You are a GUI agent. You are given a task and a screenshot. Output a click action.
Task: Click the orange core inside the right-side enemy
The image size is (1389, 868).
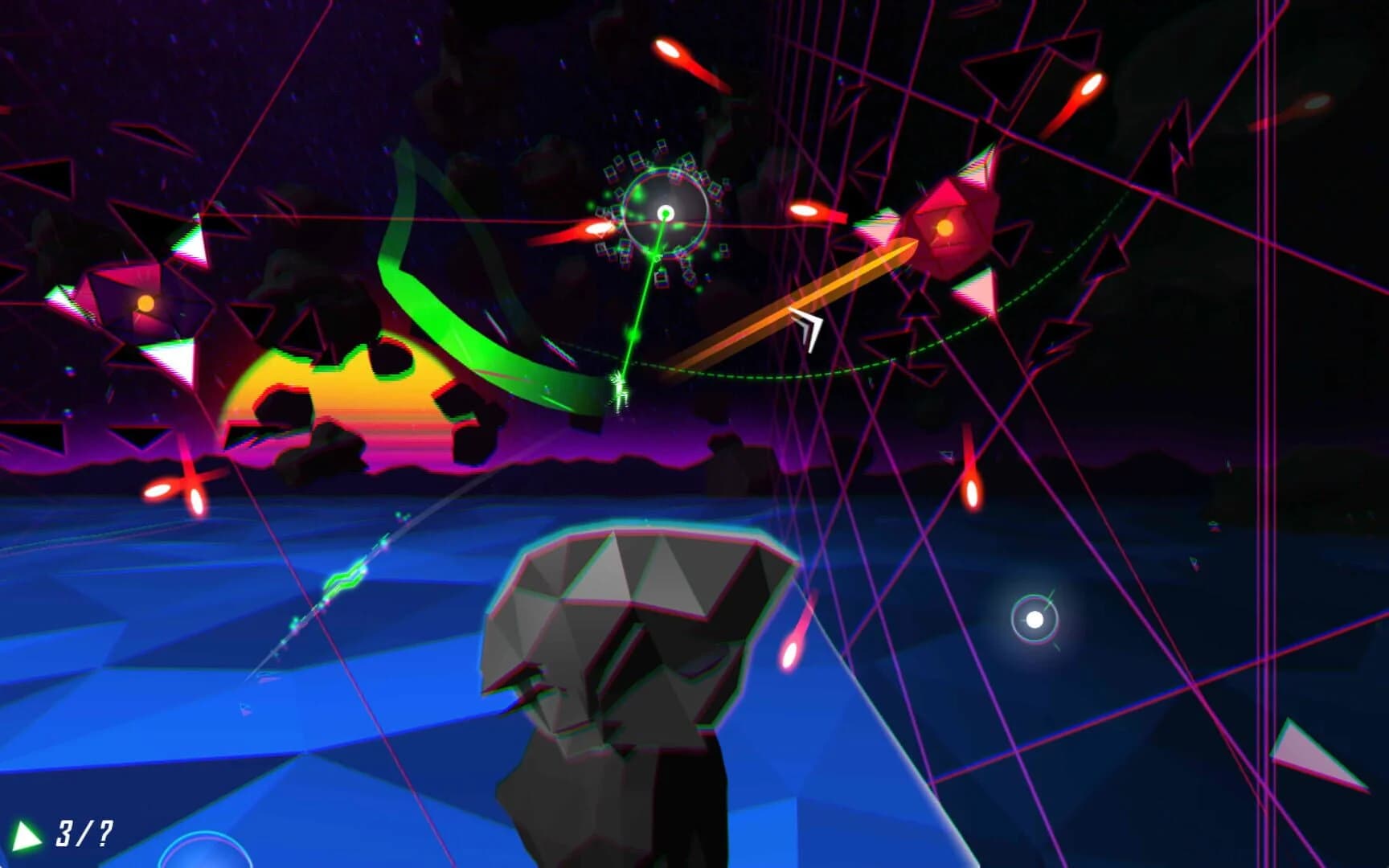(x=944, y=227)
